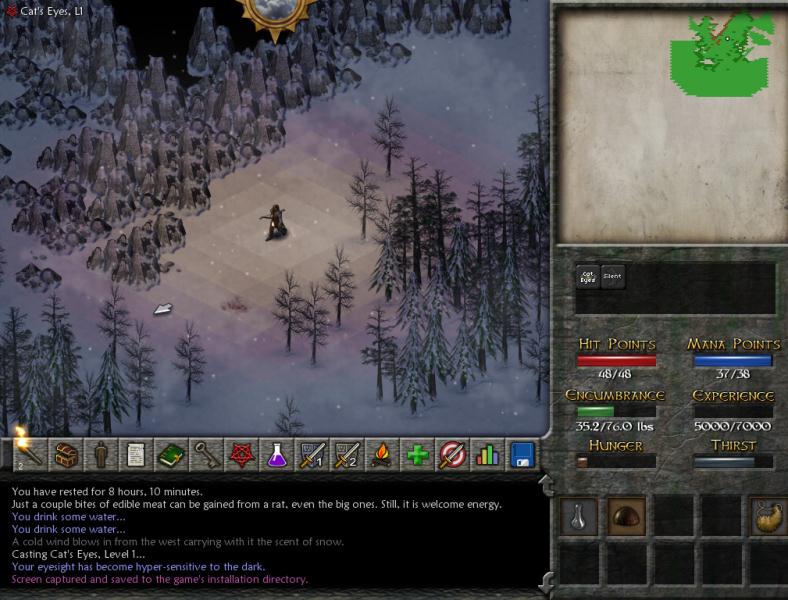Click the key icon in the toolbar
This screenshot has height=600, width=788.
coord(206,454)
